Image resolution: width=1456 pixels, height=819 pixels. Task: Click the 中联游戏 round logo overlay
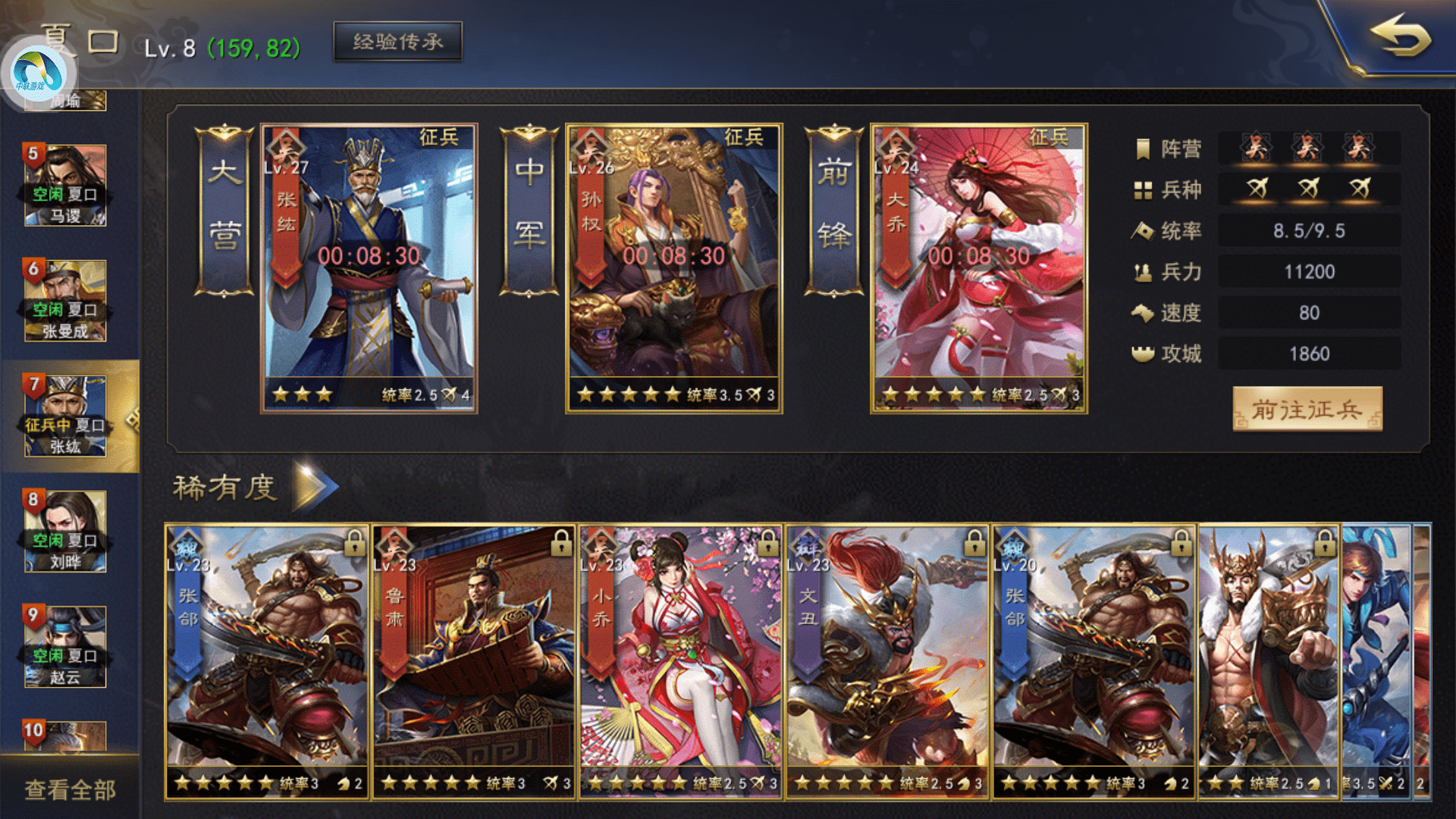click(x=38, y=72)
